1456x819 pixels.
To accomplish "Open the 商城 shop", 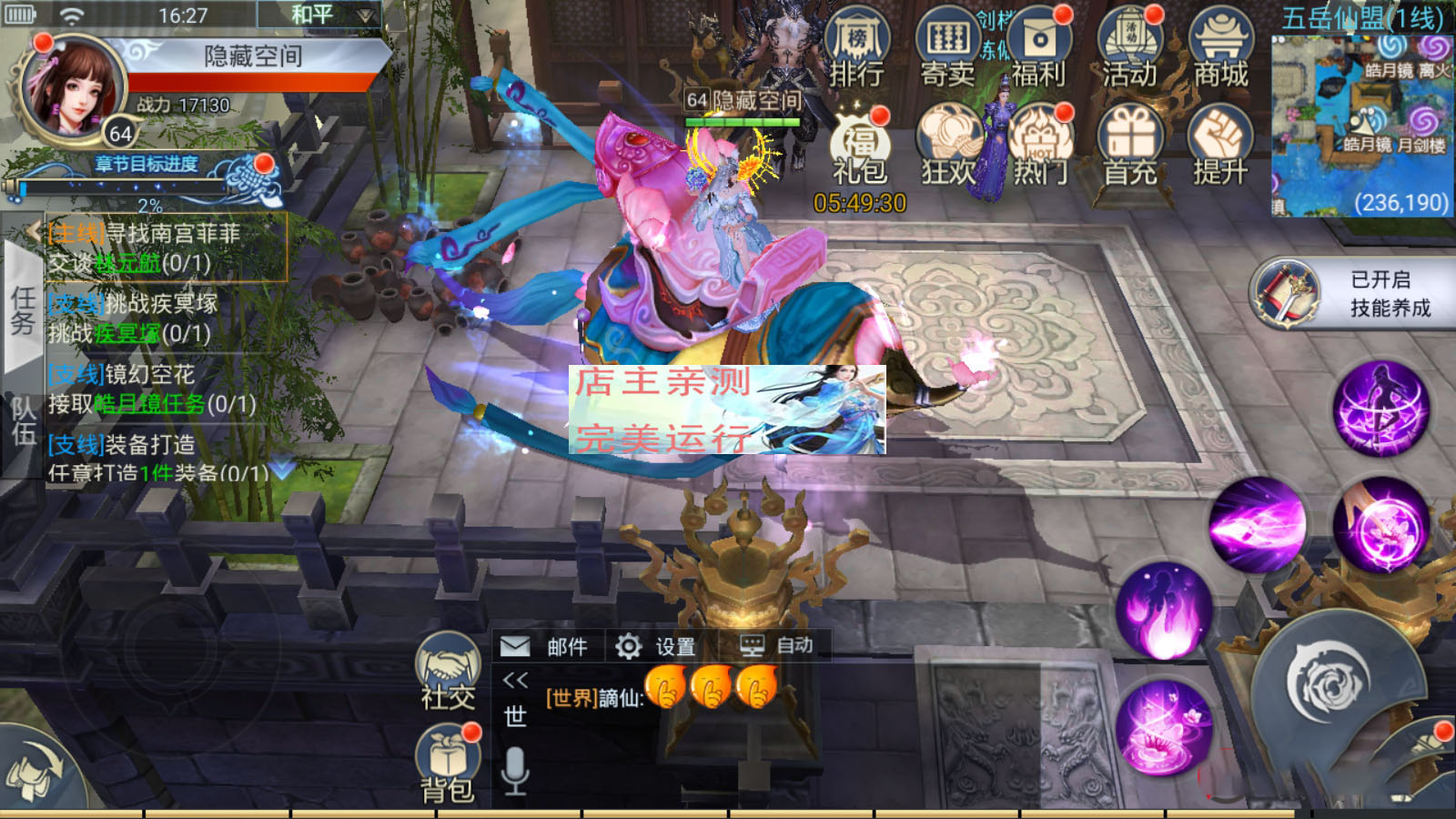I will coord(1220,50).
